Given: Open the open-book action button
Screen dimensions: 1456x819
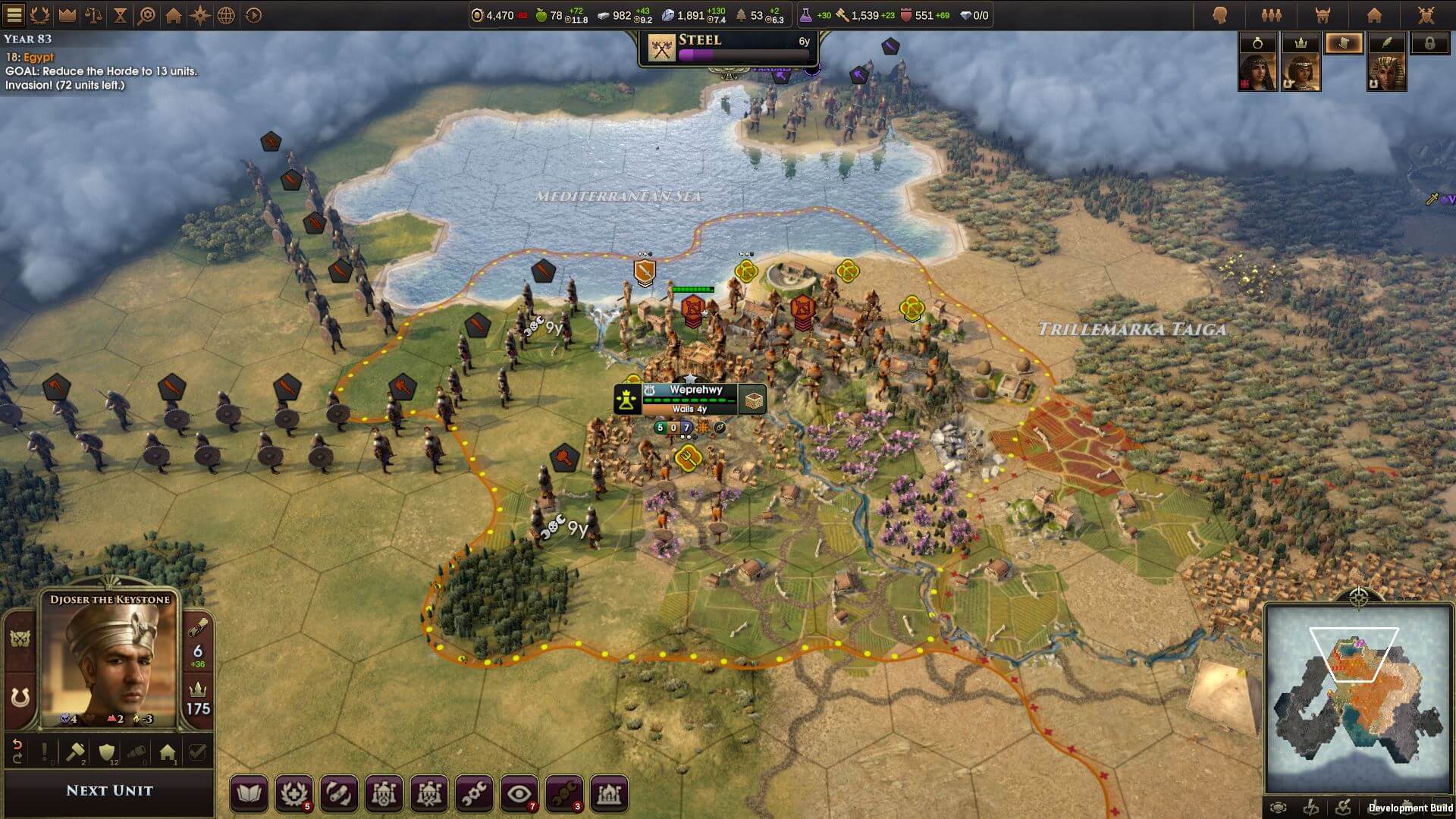Looking at the screenshot, I should coord(249,794).
